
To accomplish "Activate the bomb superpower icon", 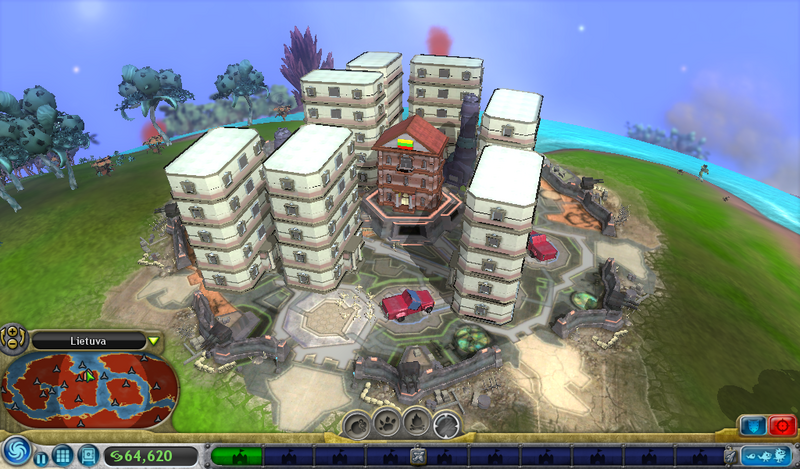I will click(x=357, y=425).
